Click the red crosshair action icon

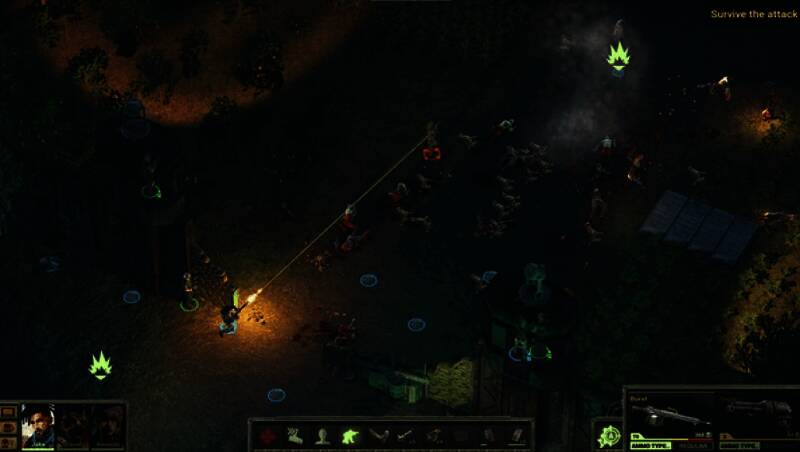(269, 436)
